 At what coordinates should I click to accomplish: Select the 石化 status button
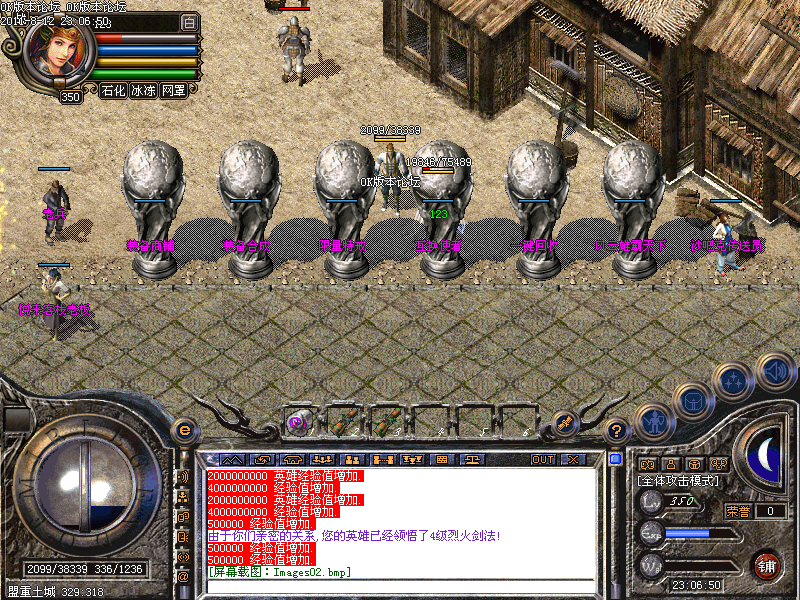(x=113, y=90)
